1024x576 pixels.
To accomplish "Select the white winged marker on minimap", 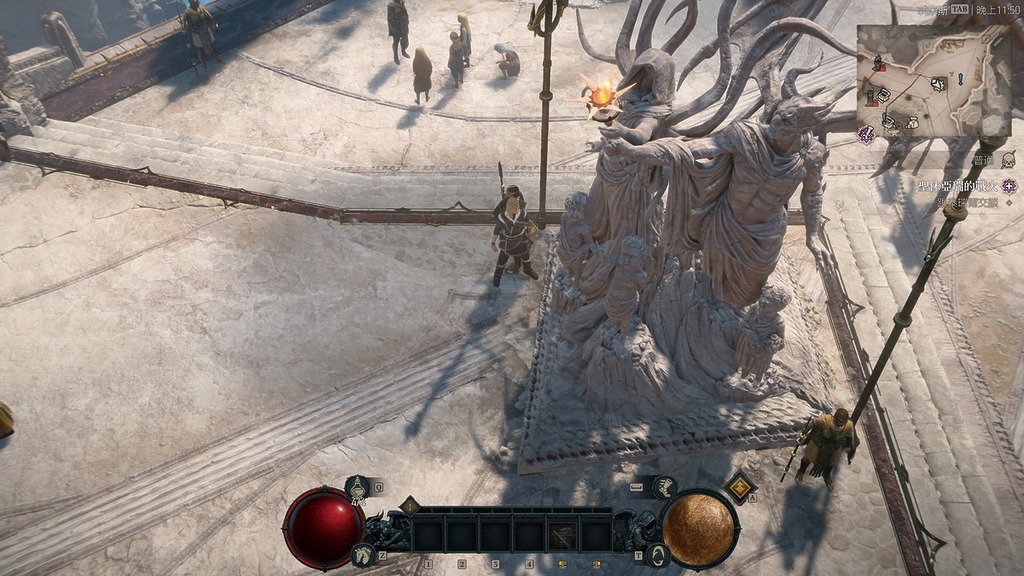I will pyautogui.click(x=938, y=84).
